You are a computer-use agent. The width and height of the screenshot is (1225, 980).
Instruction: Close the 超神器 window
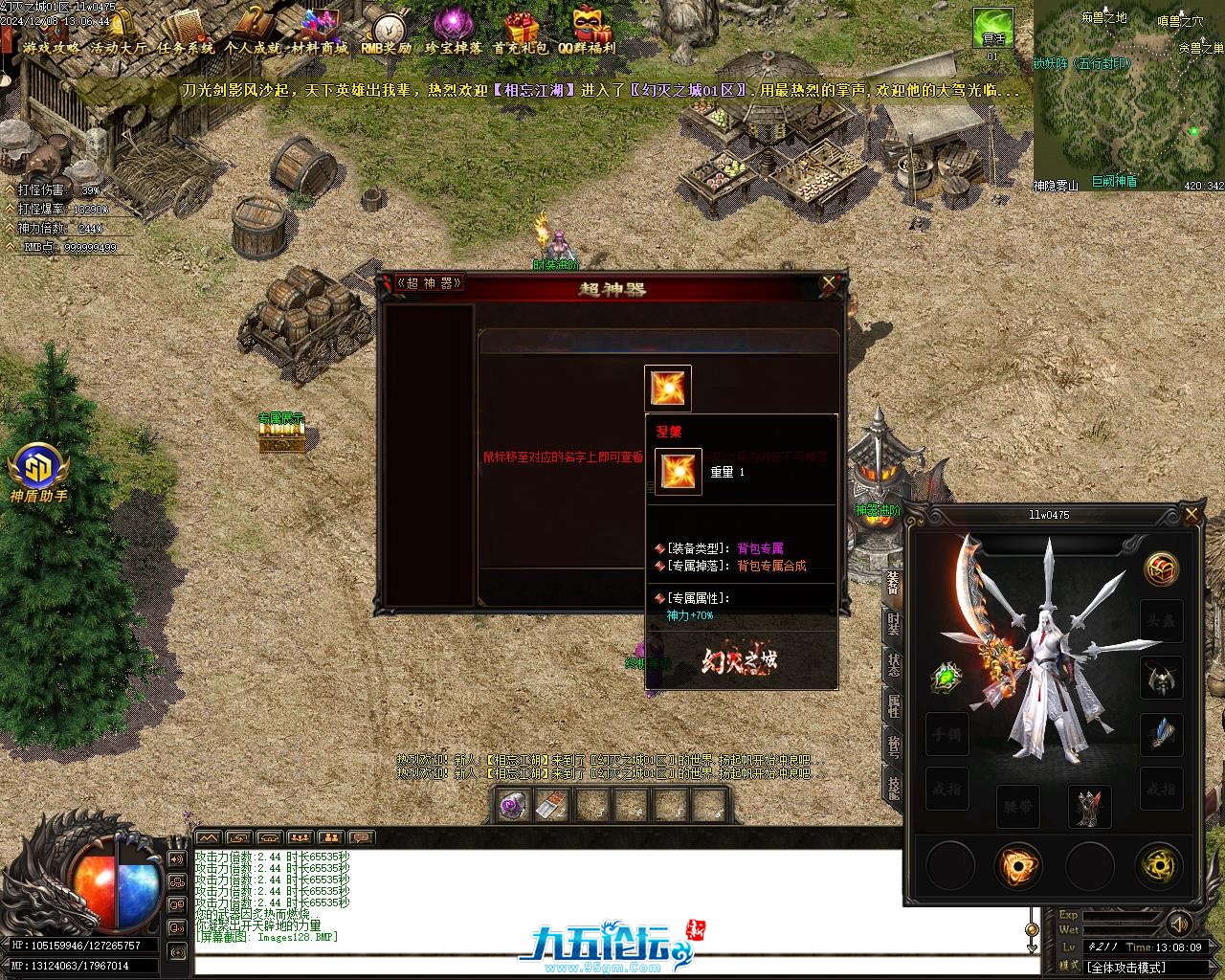829,283
